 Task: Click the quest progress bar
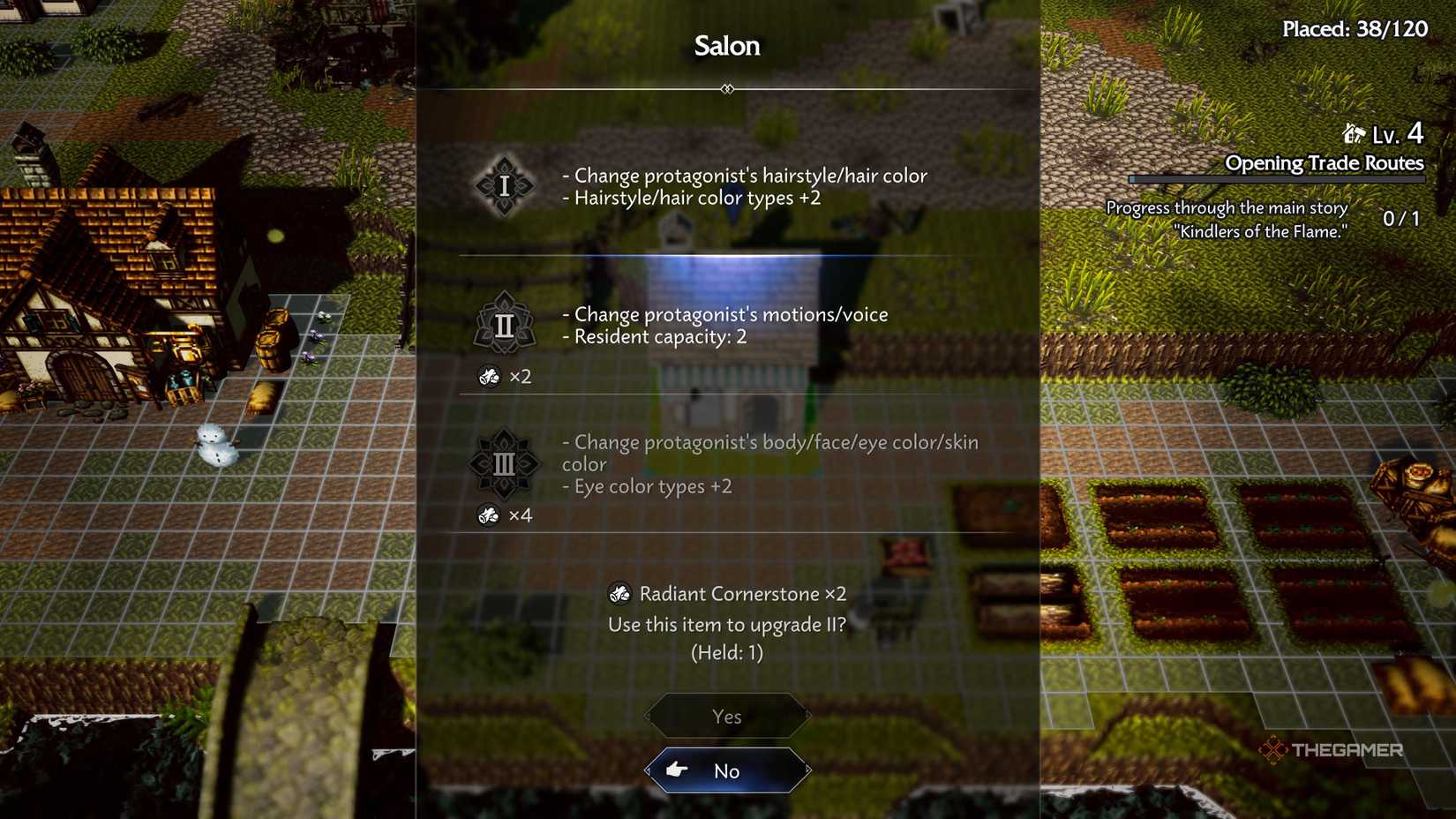pos(1277,180)
